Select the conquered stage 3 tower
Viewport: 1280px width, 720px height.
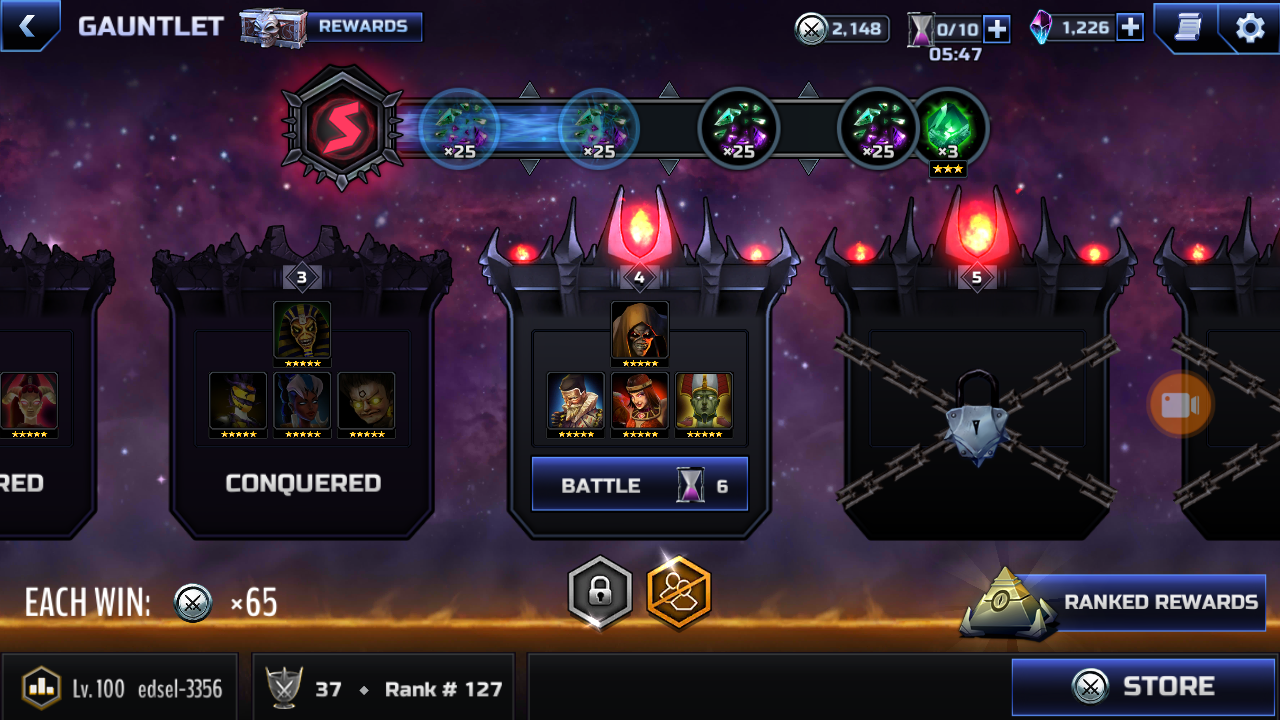pos(302,400)
